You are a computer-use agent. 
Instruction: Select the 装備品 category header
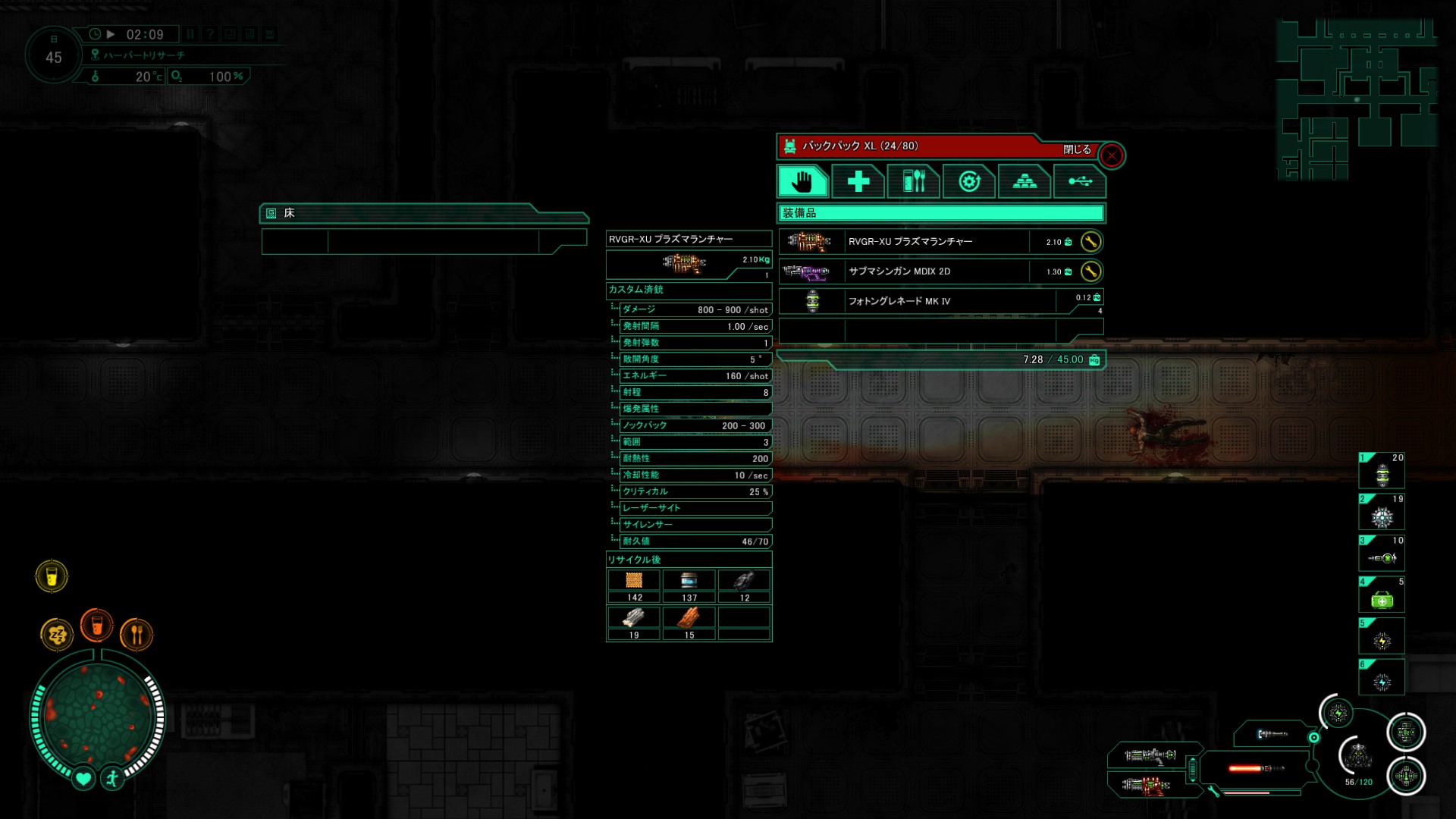939,214
